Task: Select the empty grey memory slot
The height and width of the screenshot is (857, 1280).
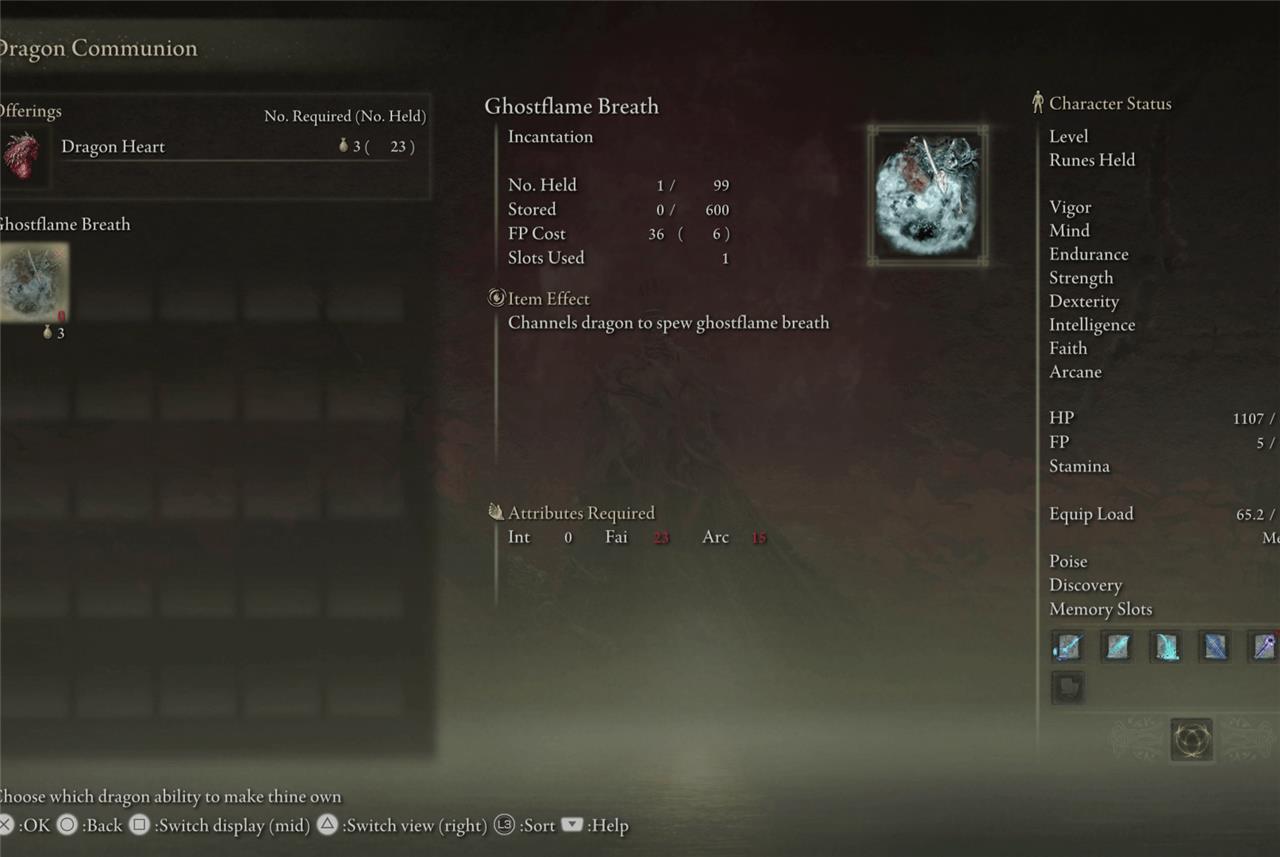Action: 1068,687
